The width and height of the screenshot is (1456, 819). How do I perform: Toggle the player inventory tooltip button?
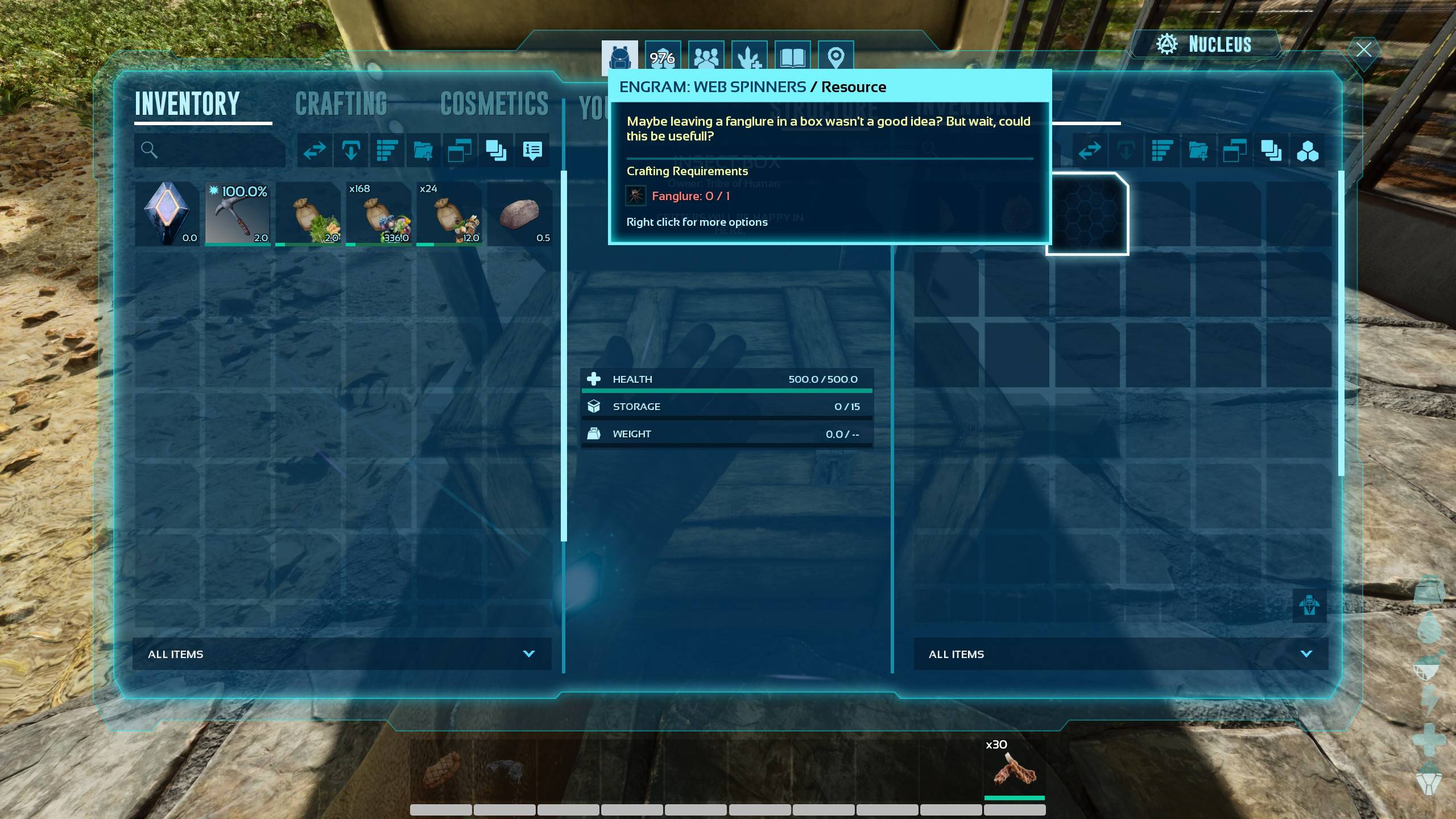(x=532, y=151)
